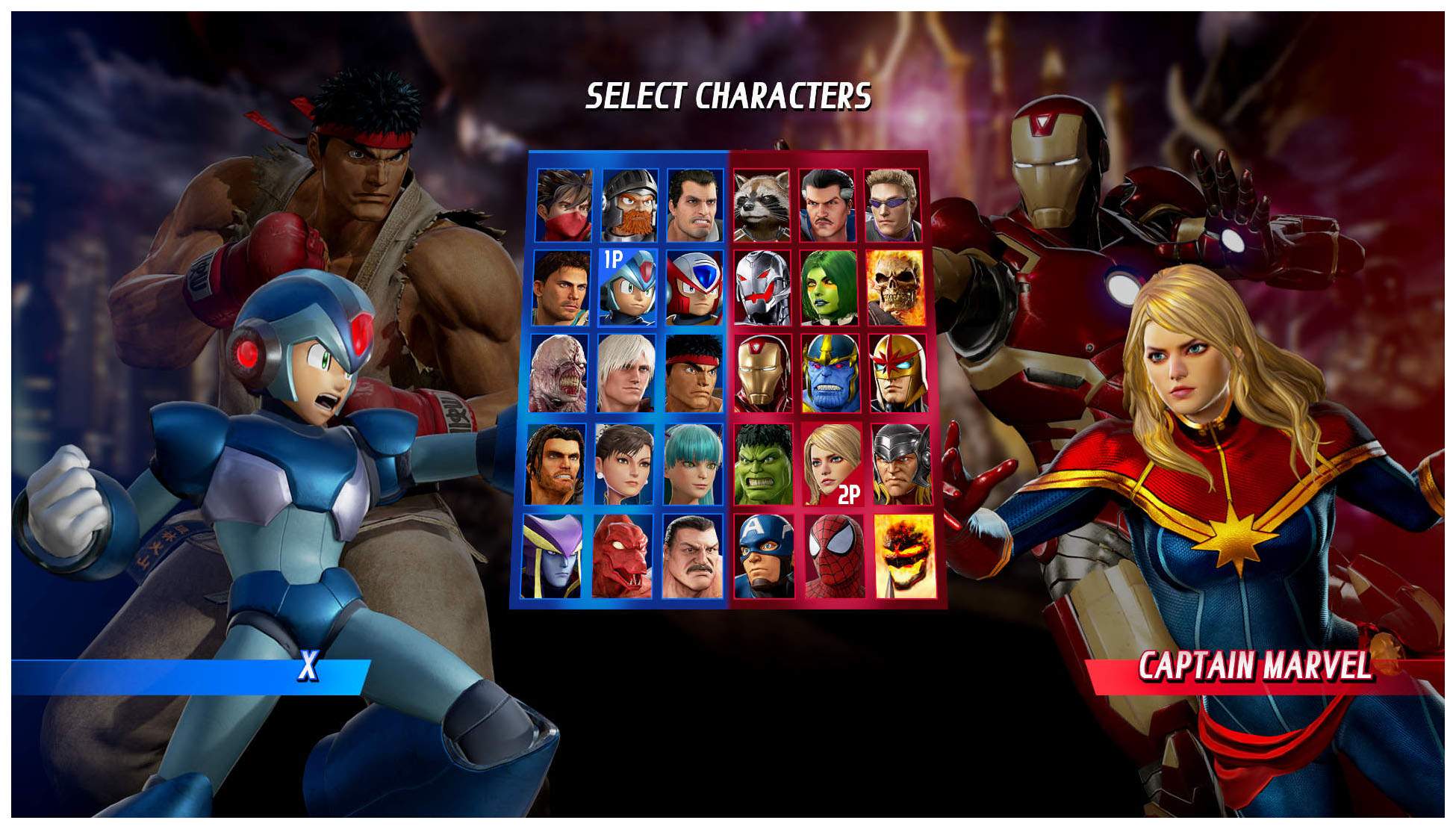Pick Iron Man's gold mask tile

[763, 373]
